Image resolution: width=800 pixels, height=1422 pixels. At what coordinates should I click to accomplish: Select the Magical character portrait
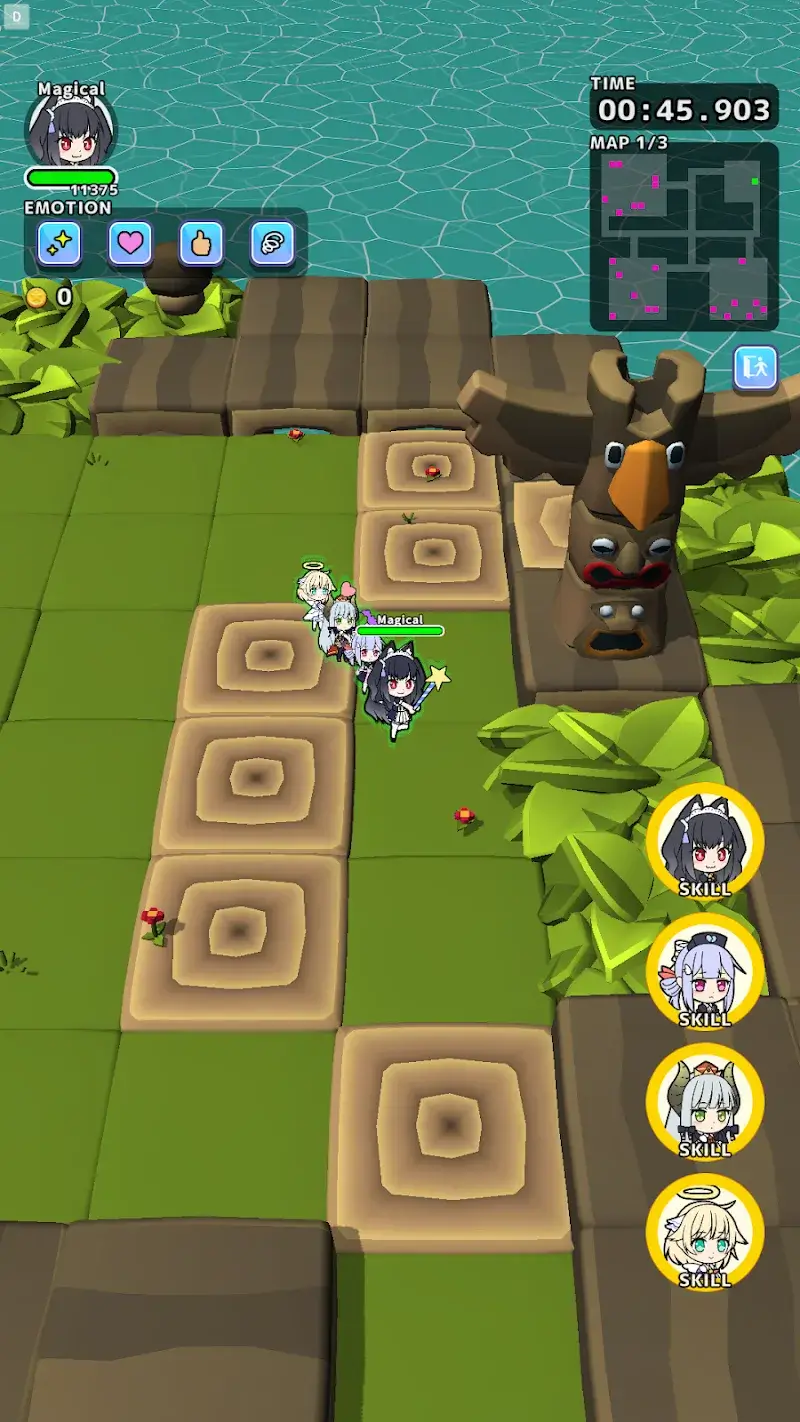70,131
